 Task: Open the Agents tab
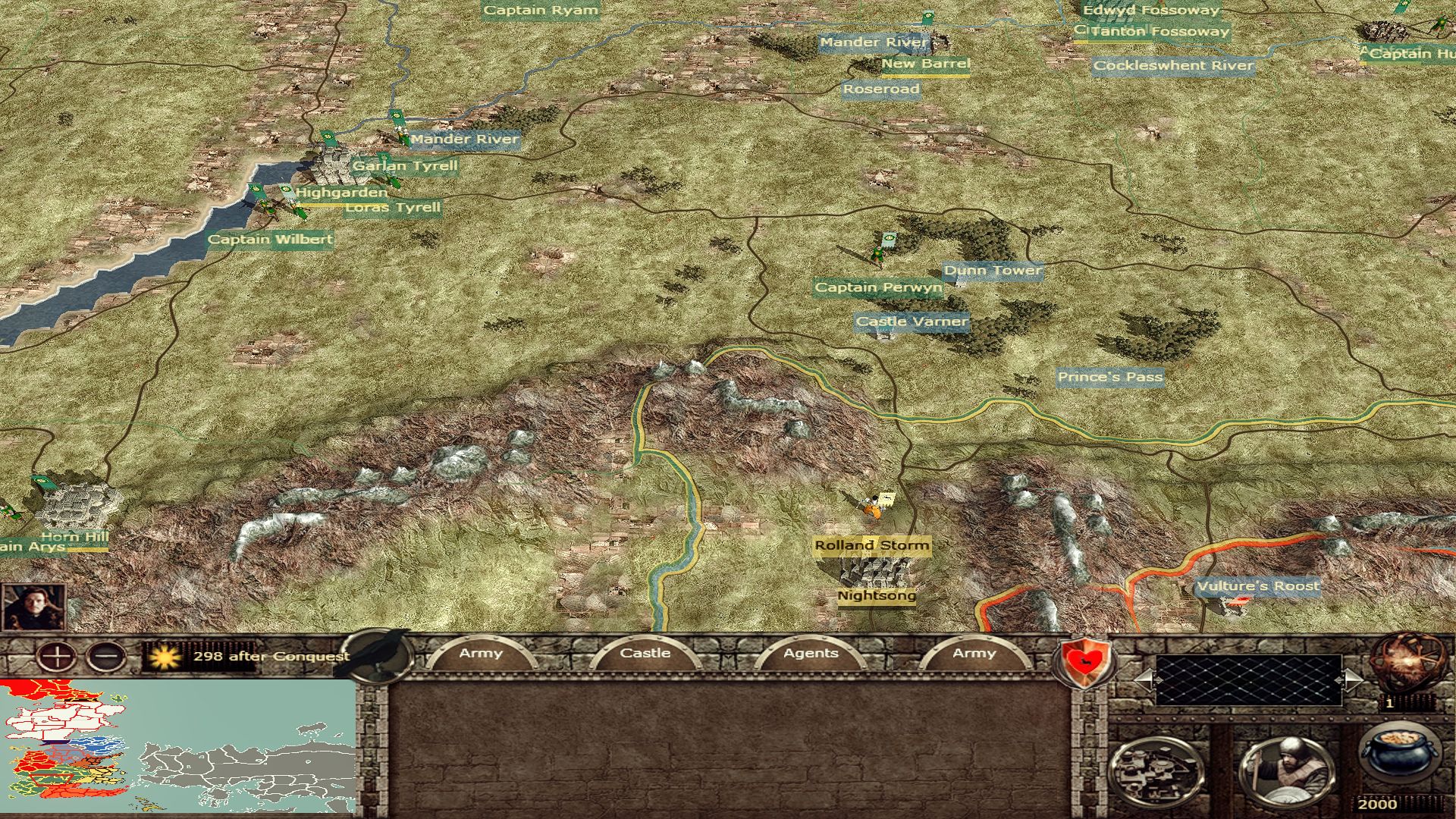(811, 654)
